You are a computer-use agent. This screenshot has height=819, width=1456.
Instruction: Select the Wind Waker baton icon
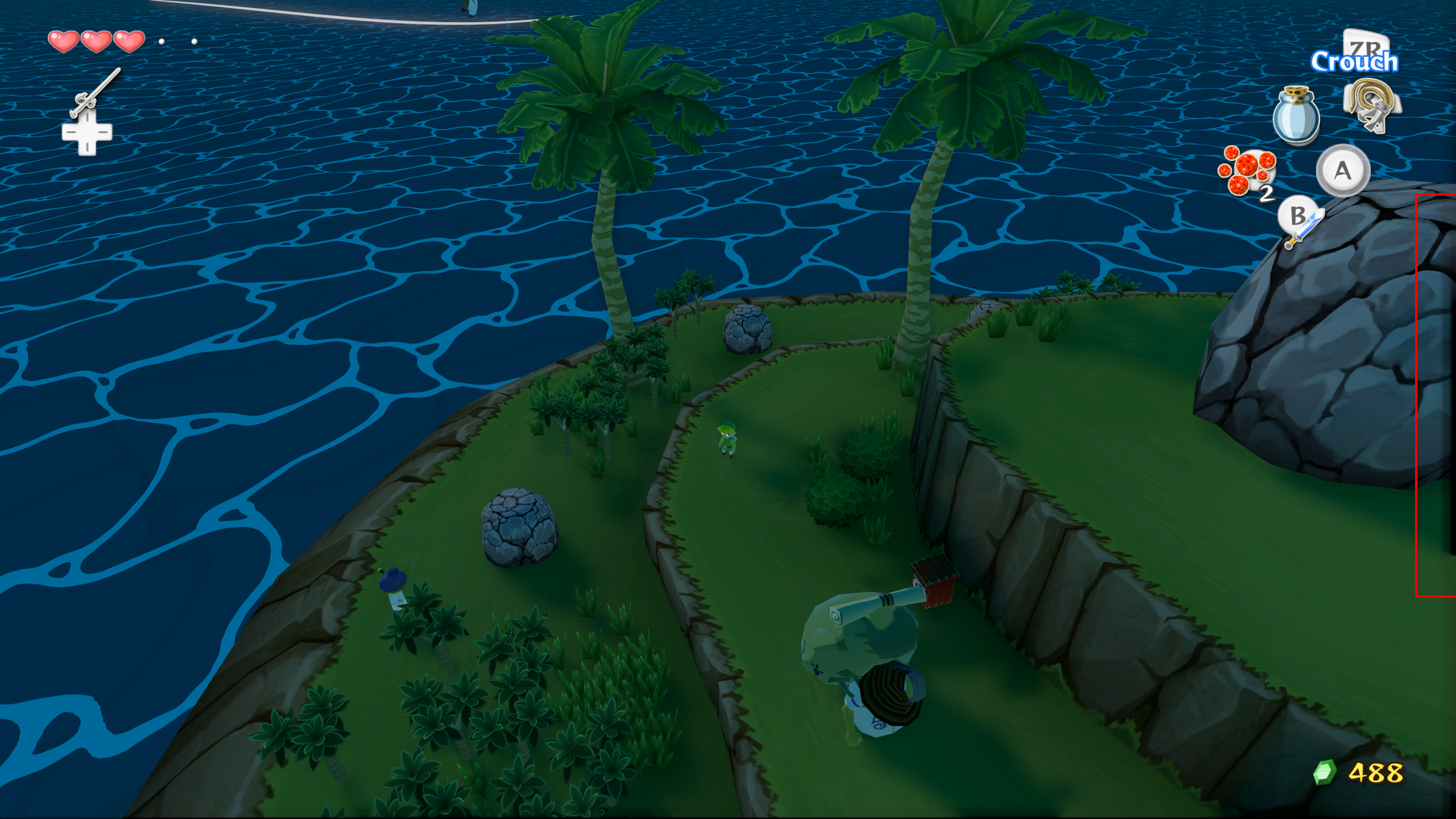[94, 92]
